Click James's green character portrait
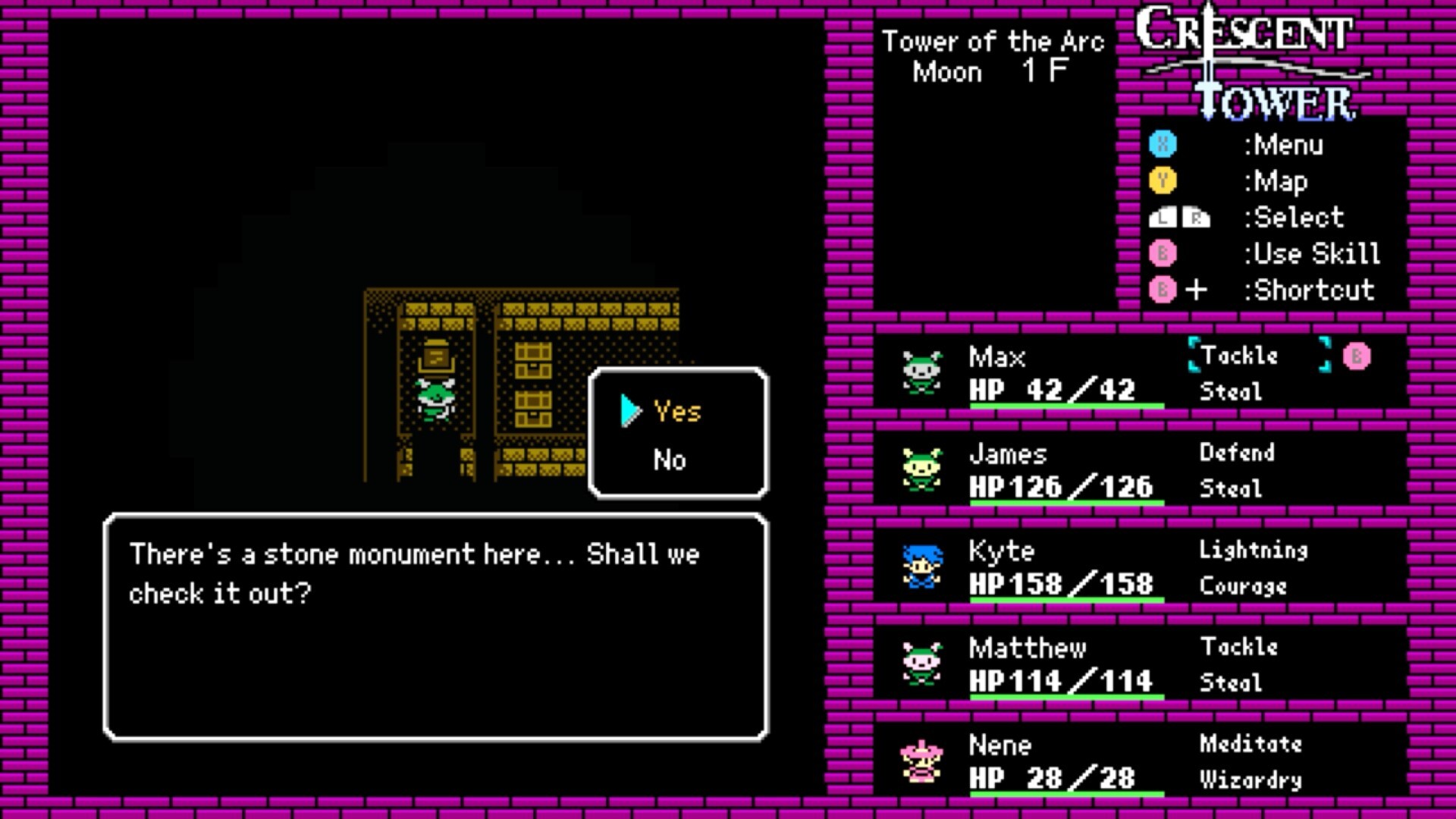1456x819 pixels. pyautogui.click(x=921, y=469)
